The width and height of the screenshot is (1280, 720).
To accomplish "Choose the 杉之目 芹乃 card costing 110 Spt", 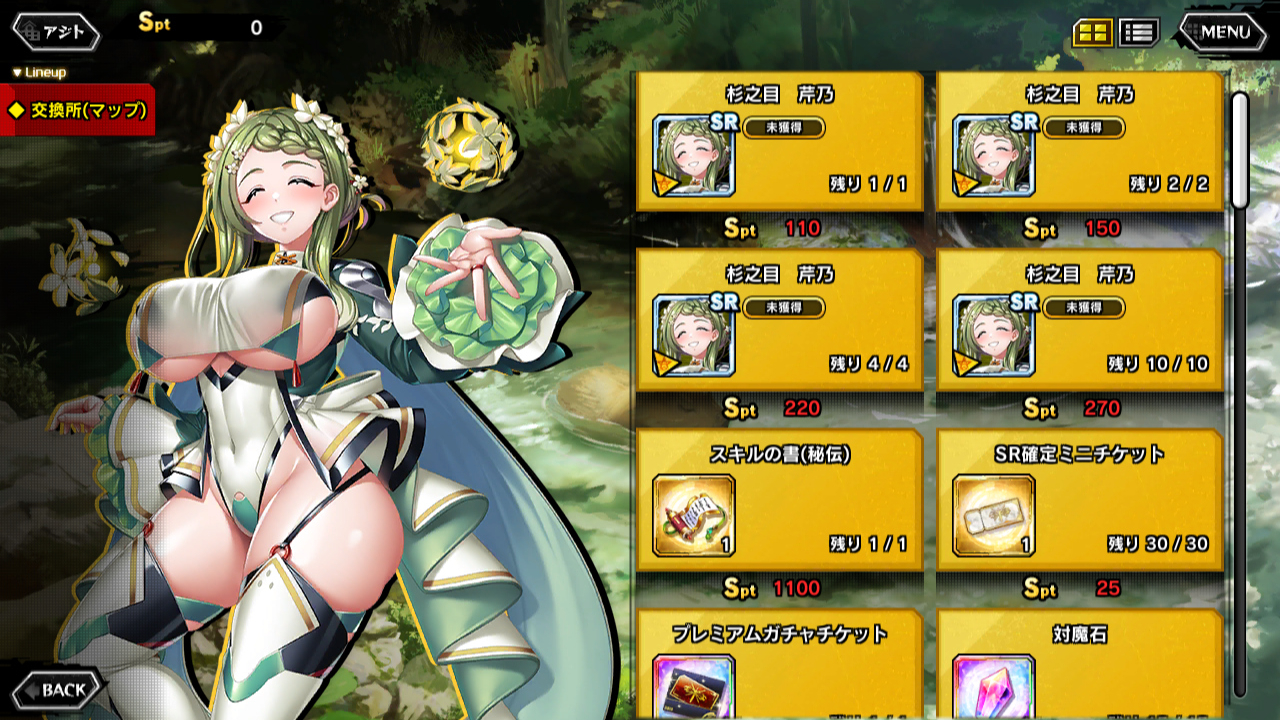I will pyautogui.click(x=779, y=141).
